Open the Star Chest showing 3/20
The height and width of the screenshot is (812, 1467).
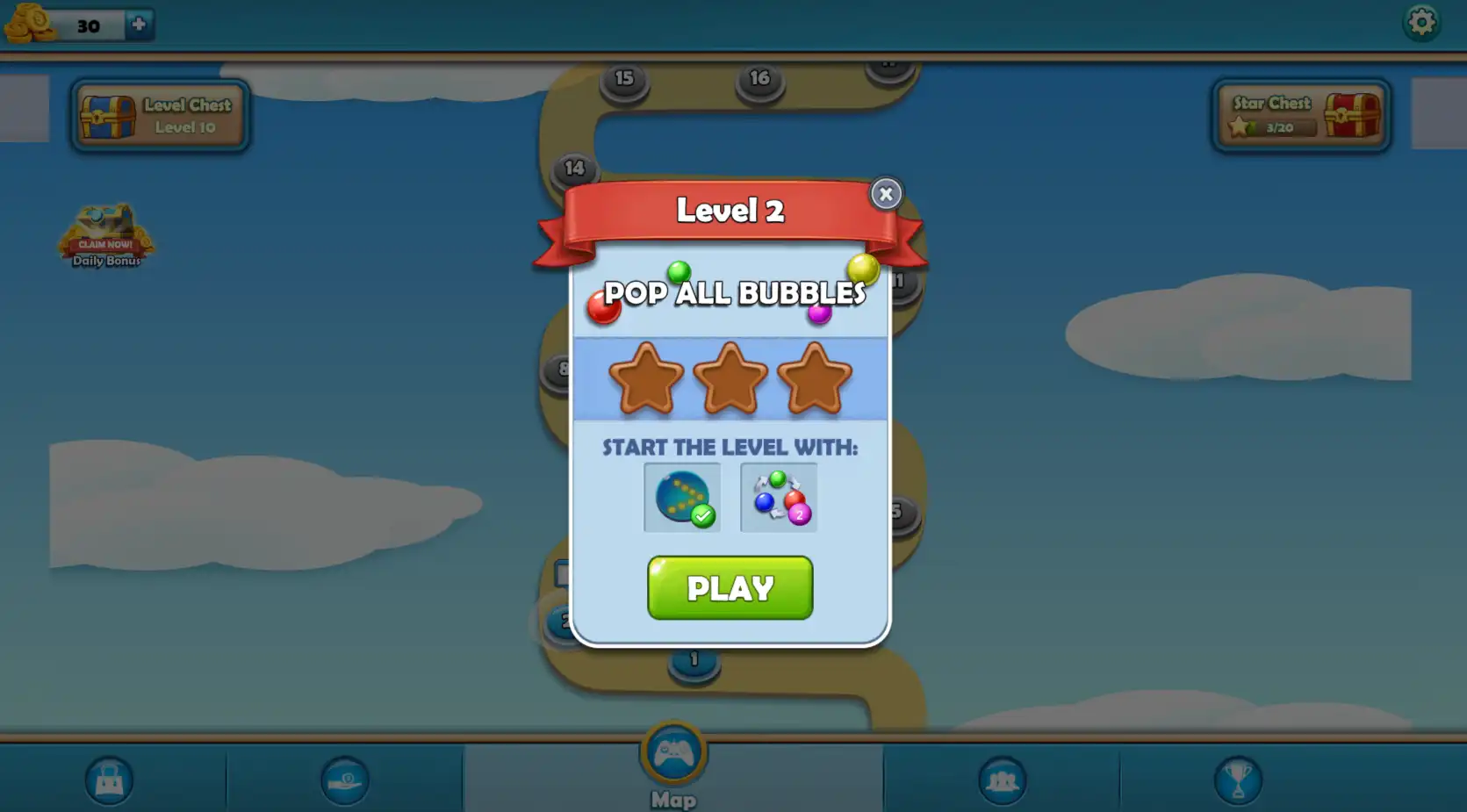point(1301,115)
